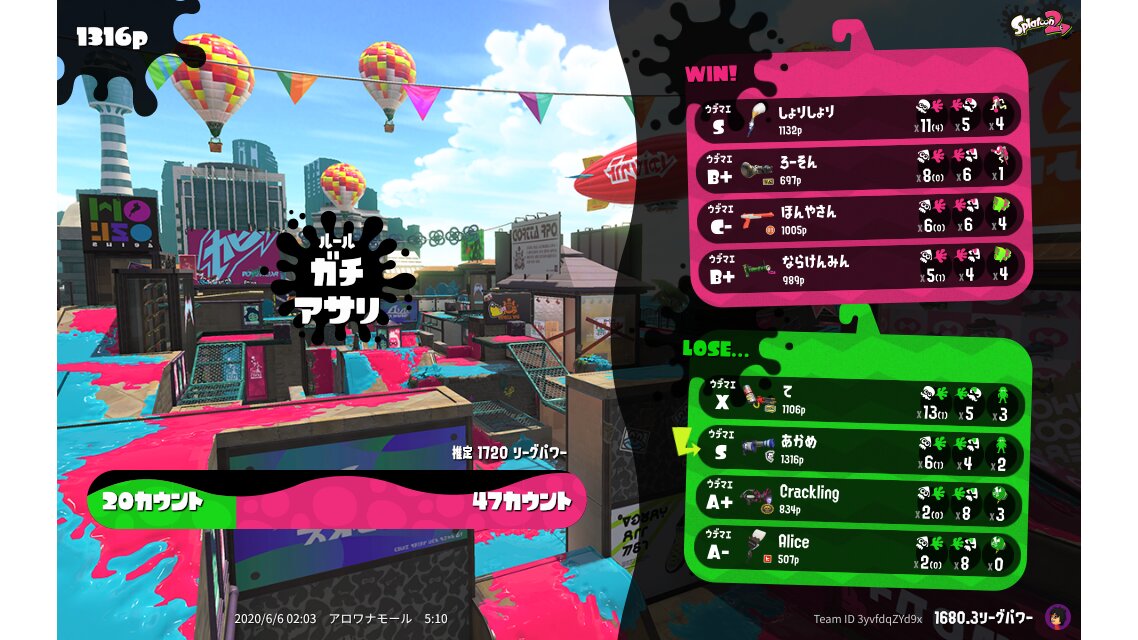Select the ほんやさん player row
Viewport: 1138px width, 640px height.
pyautogui.click(x=860, y=217)
